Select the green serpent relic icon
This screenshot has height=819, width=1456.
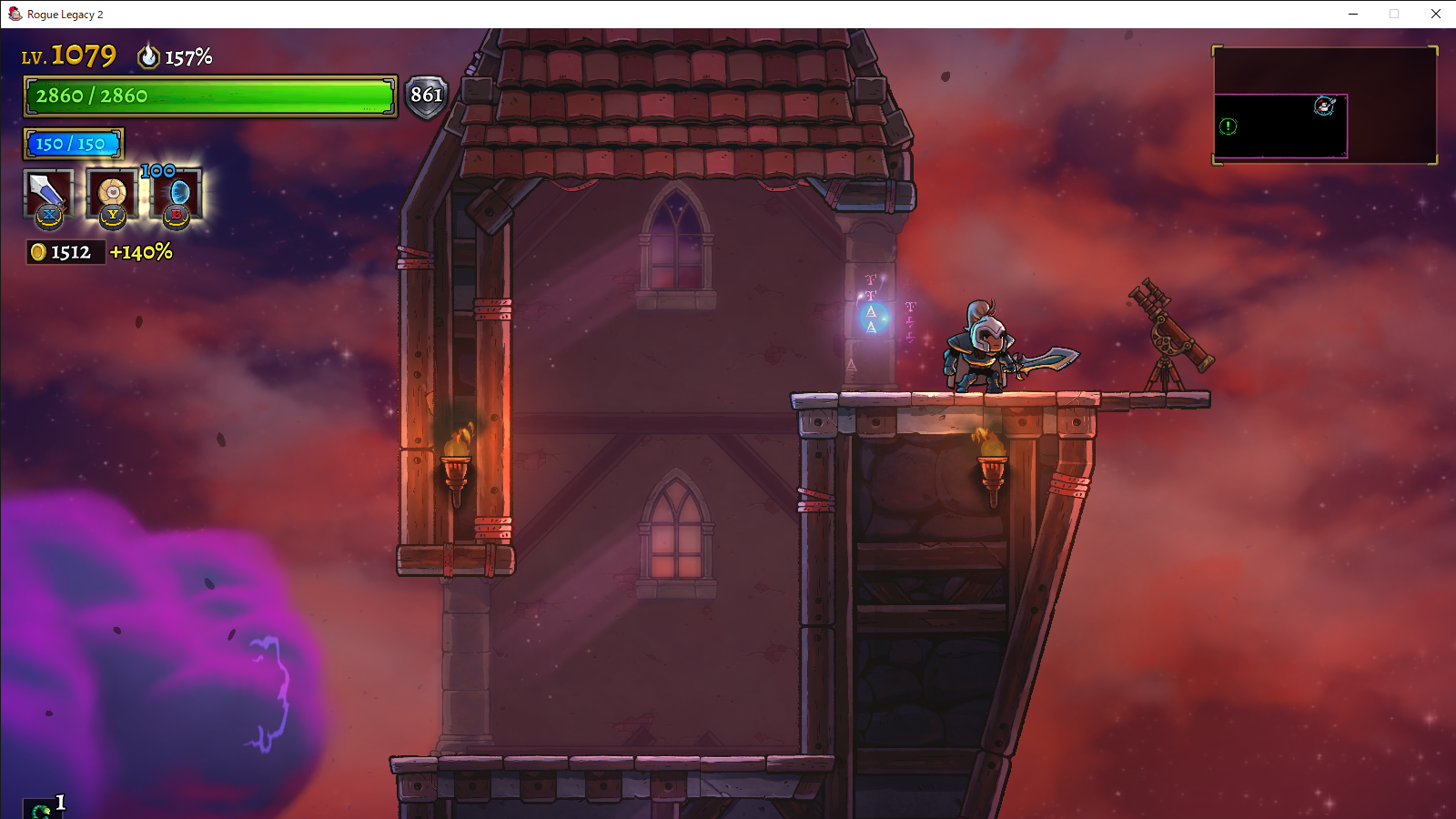coord(41,809)
